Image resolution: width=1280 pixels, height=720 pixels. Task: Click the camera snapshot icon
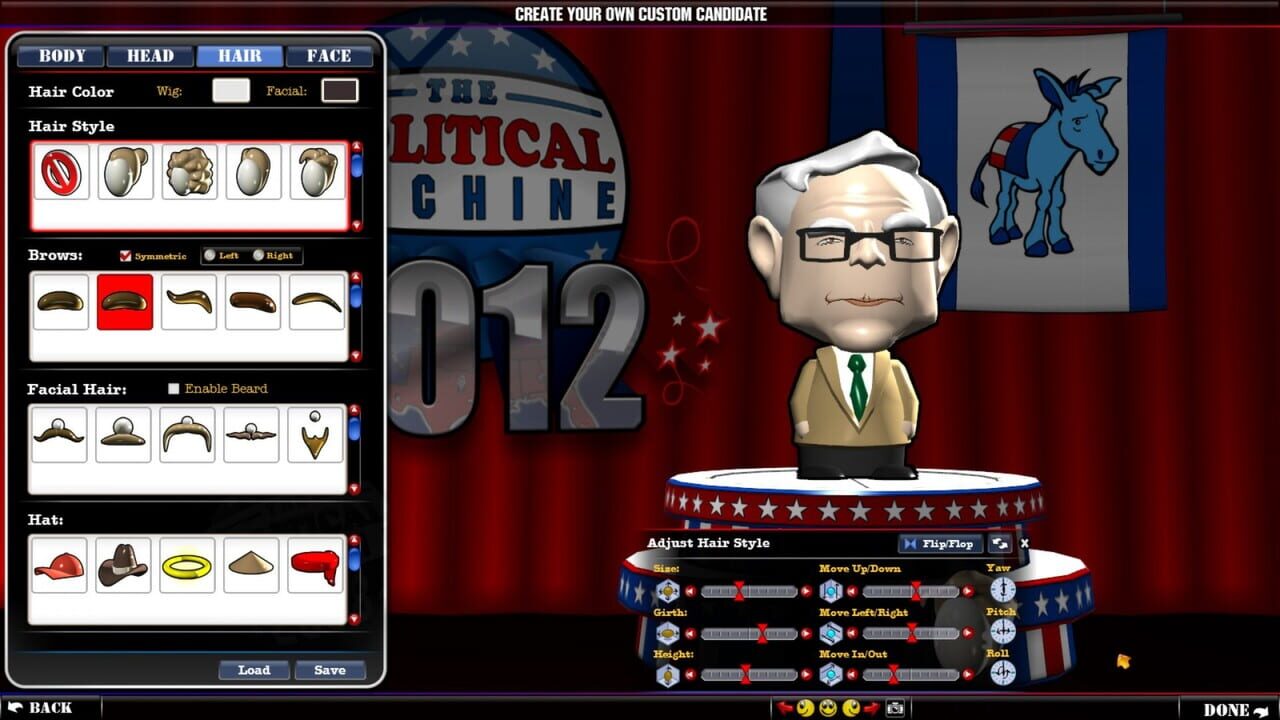click(896, 708)
